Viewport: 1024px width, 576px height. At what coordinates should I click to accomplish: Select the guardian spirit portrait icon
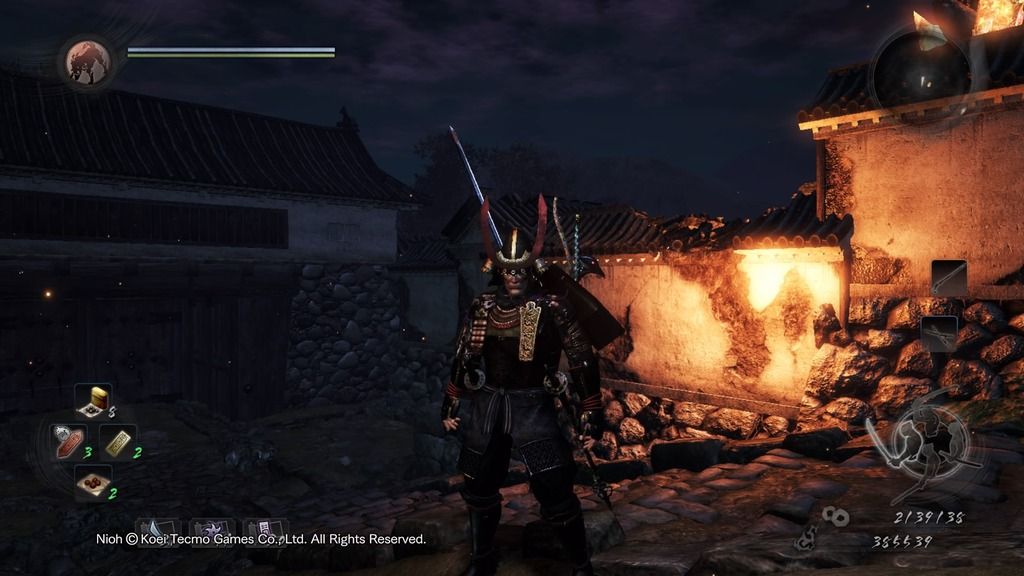(x=87, y=62)
